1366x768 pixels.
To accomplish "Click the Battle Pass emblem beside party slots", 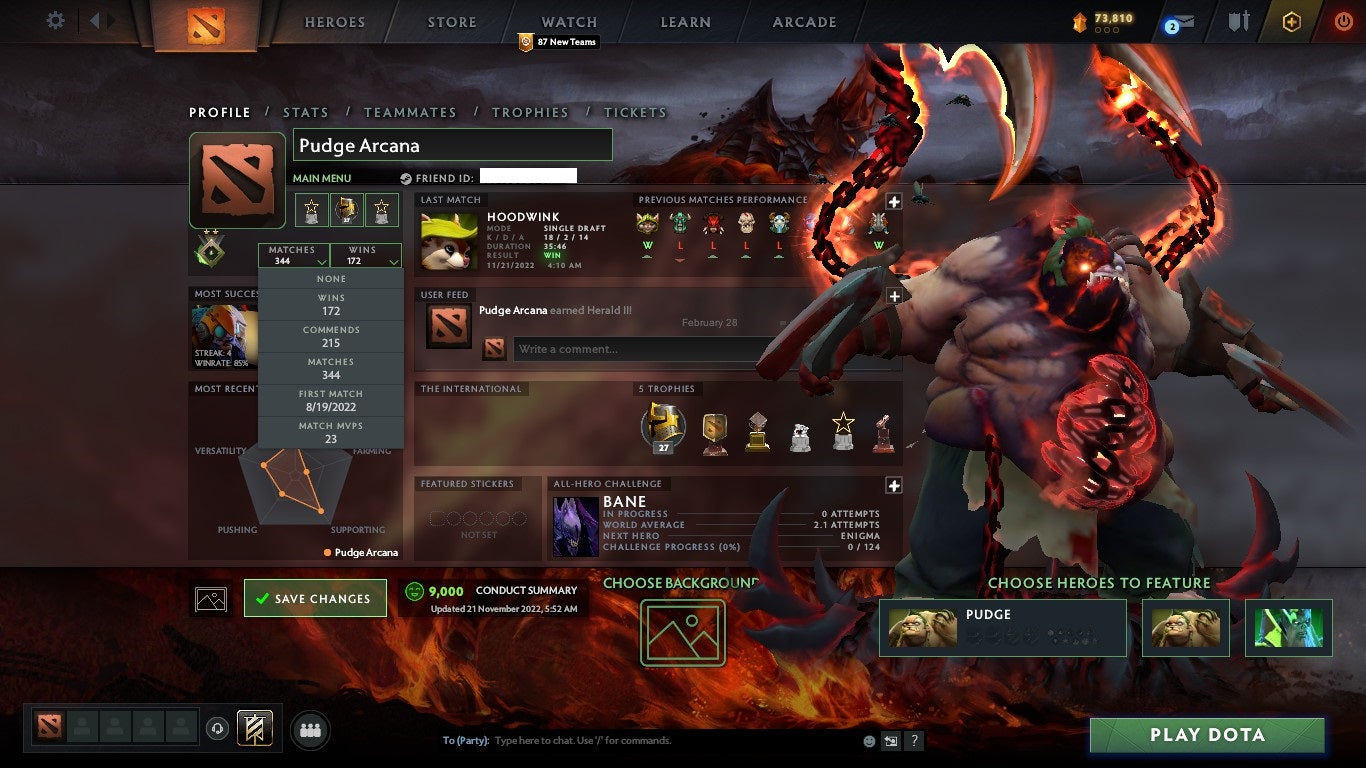I will [255, 728].
